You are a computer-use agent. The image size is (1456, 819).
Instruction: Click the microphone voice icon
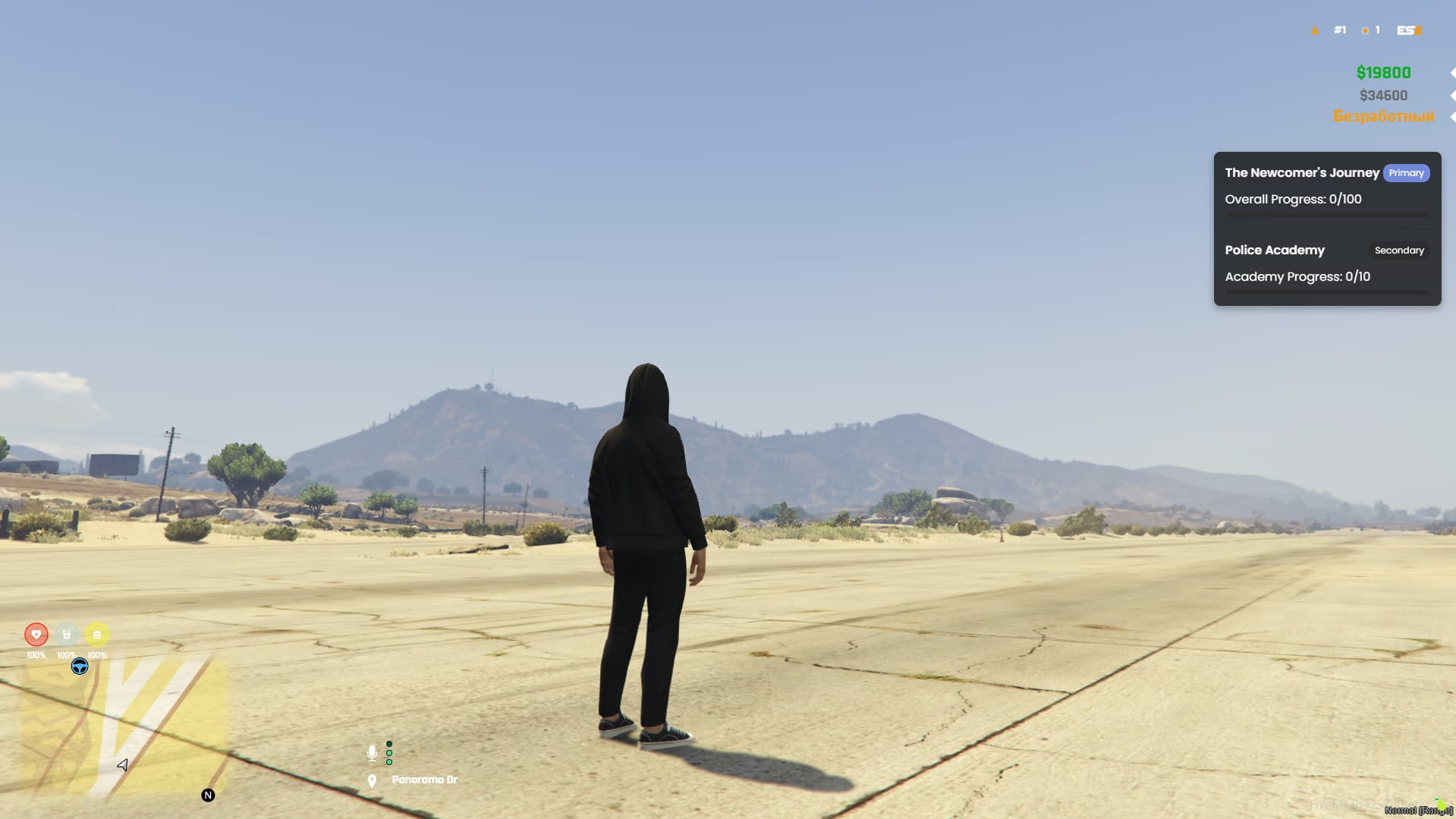click(371, 753)
